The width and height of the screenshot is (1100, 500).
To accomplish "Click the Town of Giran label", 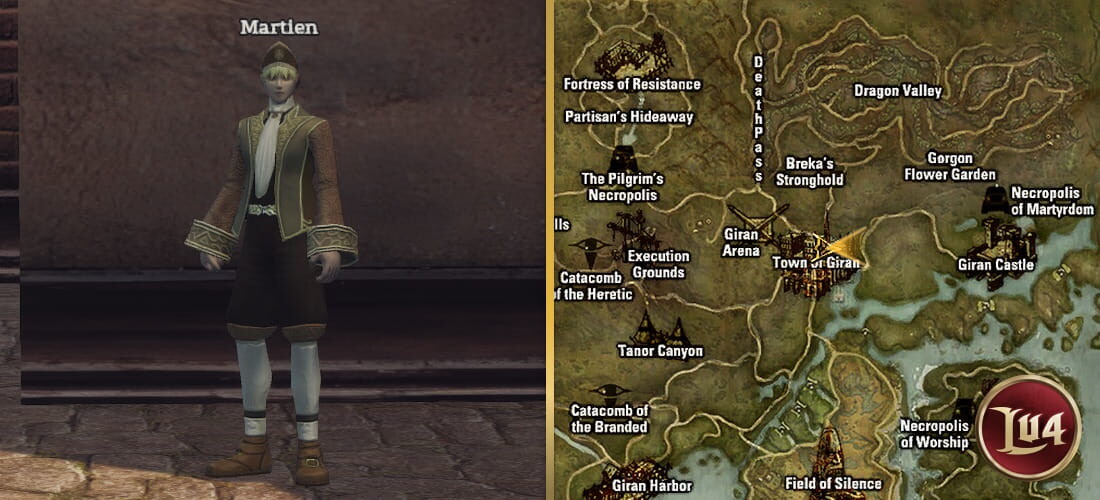I will 816,263.
